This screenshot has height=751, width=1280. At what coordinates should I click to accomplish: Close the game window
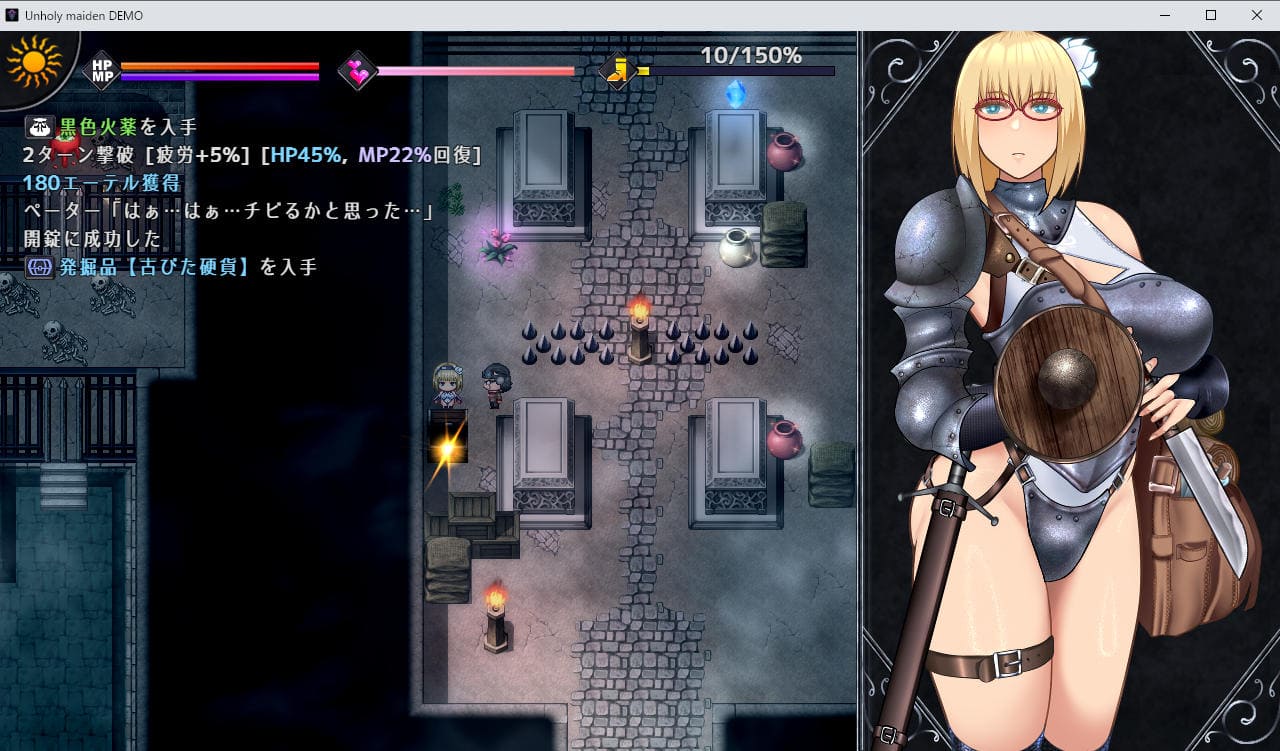point(1256,15)
